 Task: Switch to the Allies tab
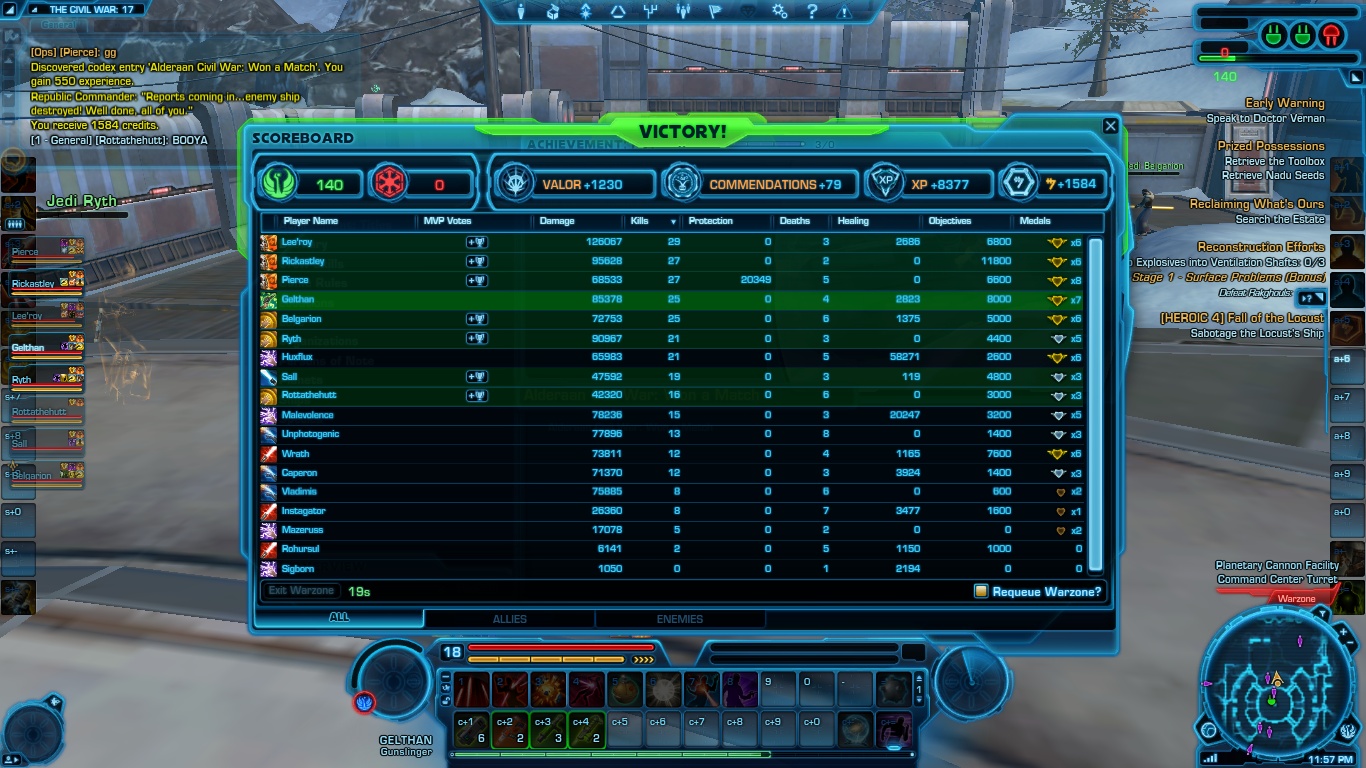click(x=509, y=619)
